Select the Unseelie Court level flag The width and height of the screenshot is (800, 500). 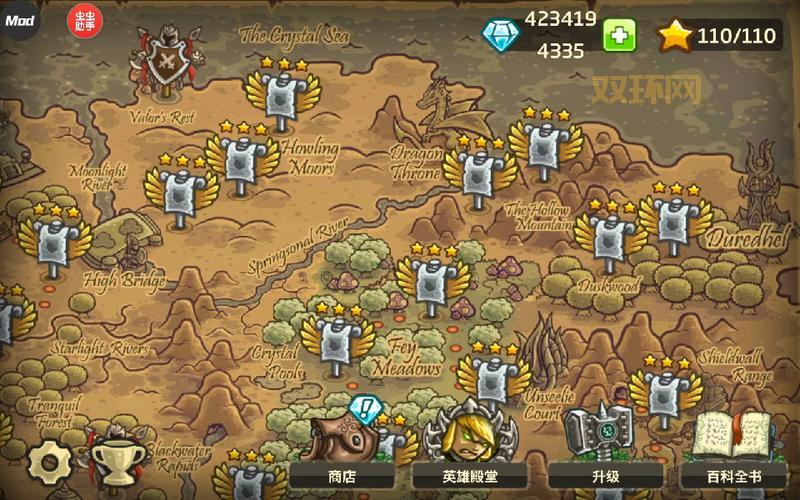click(x=494, y=378)
